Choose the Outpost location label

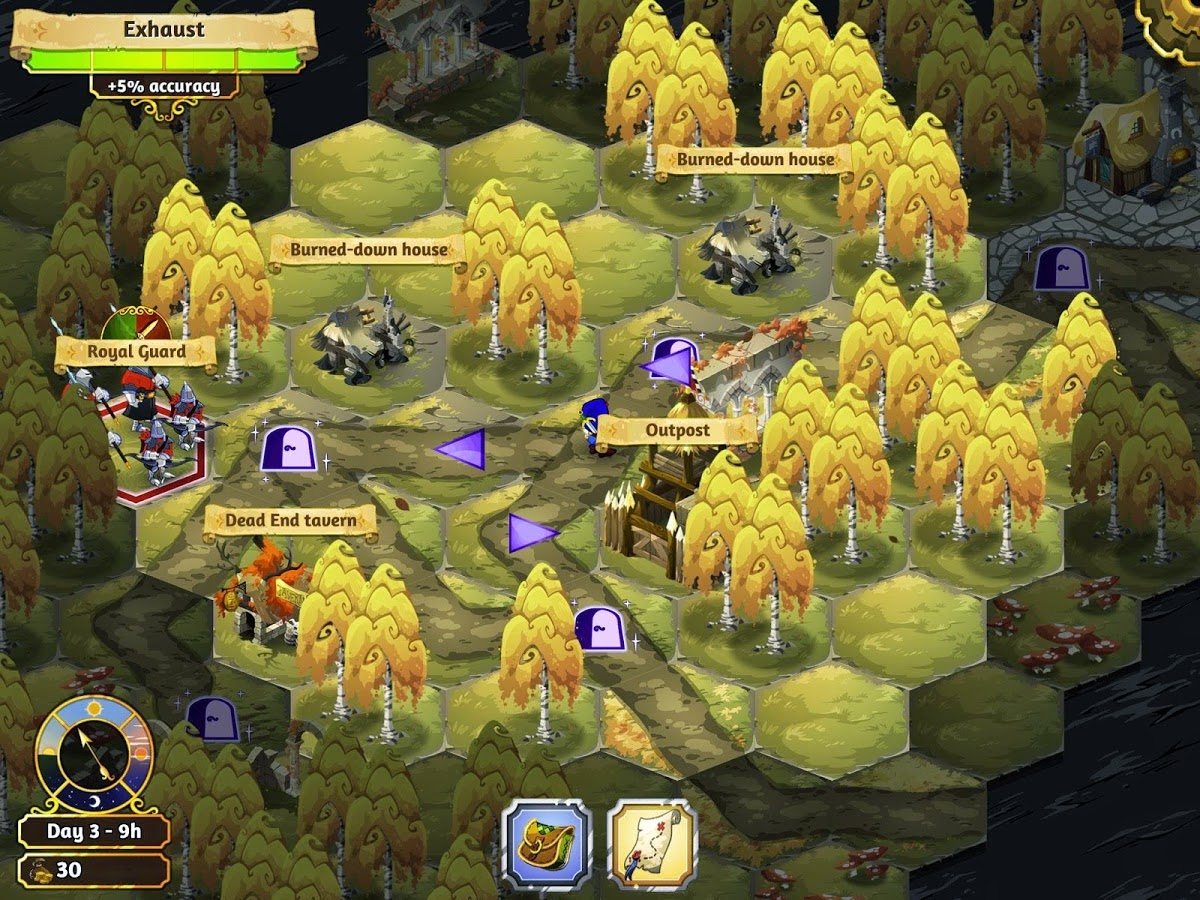tap(677, 431)
